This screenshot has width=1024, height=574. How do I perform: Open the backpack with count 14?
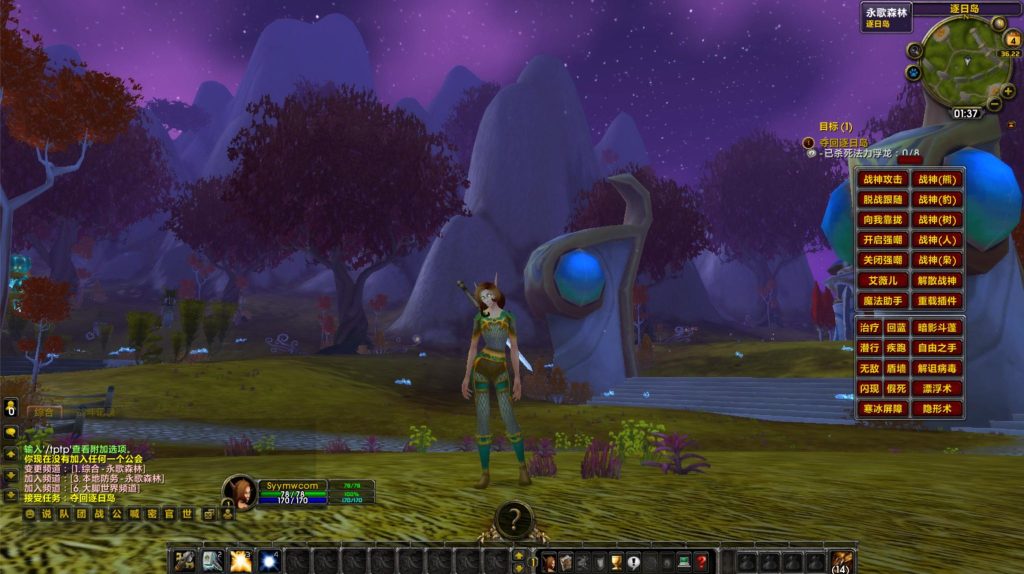842,561
